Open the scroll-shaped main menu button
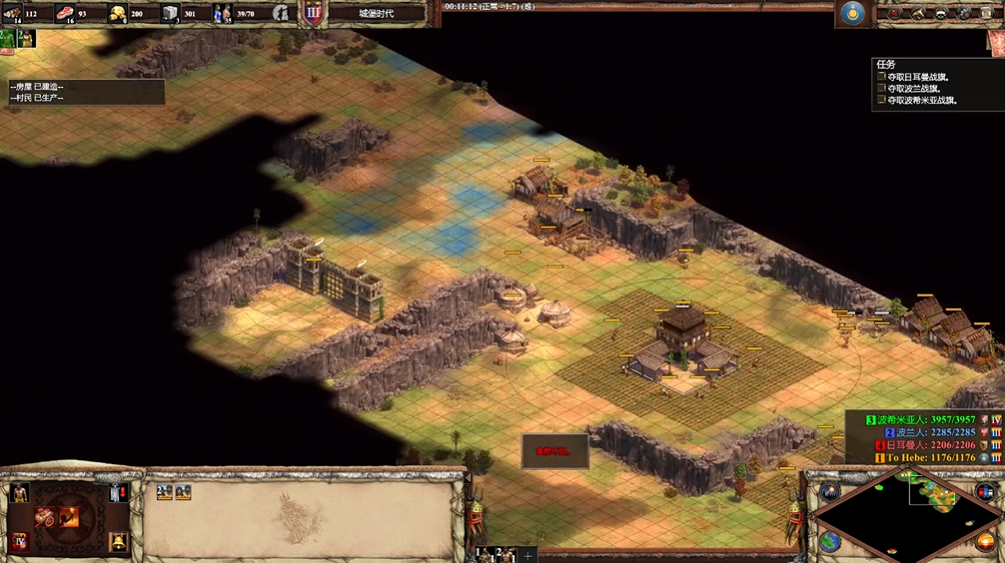Image resolution: width=1005 pixels, height=563 pixels. click(x=988, y=13)
